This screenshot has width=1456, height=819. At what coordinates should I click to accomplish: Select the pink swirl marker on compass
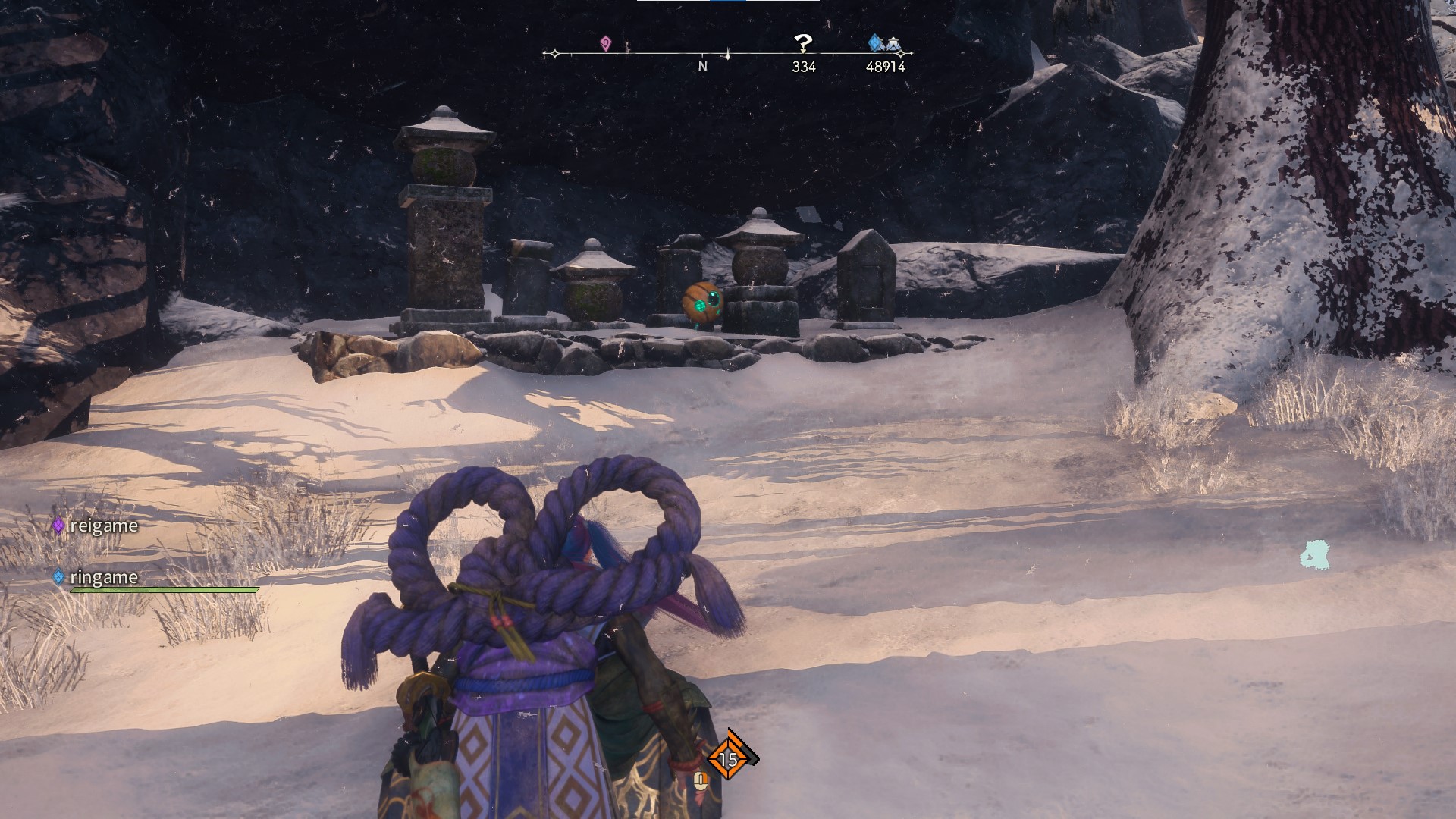(605, 43)
